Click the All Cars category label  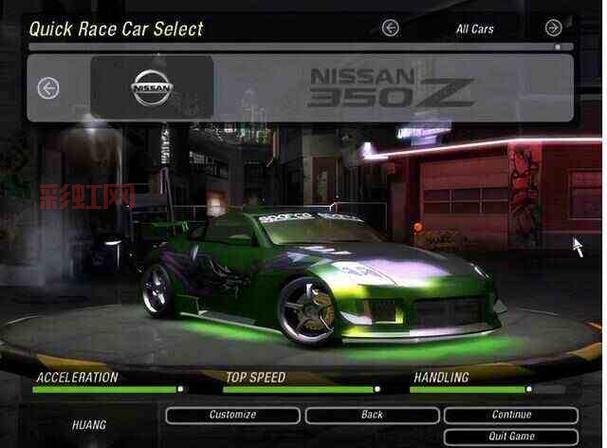click(475, 29)
